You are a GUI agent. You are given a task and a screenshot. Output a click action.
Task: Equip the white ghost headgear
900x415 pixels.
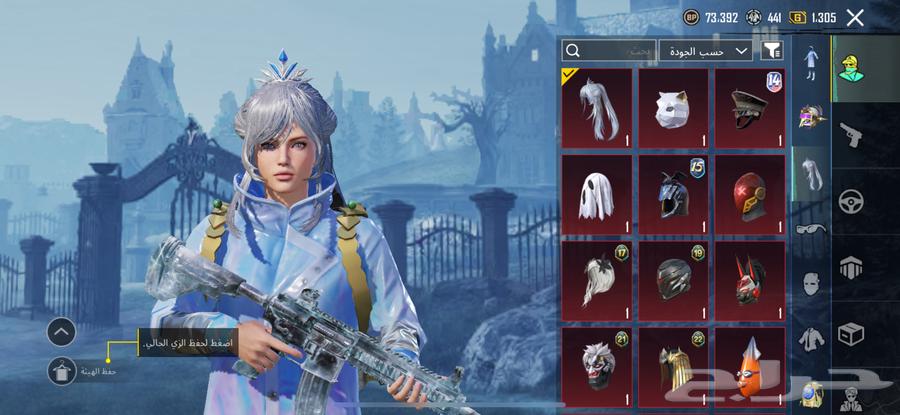tap(597, 193)
